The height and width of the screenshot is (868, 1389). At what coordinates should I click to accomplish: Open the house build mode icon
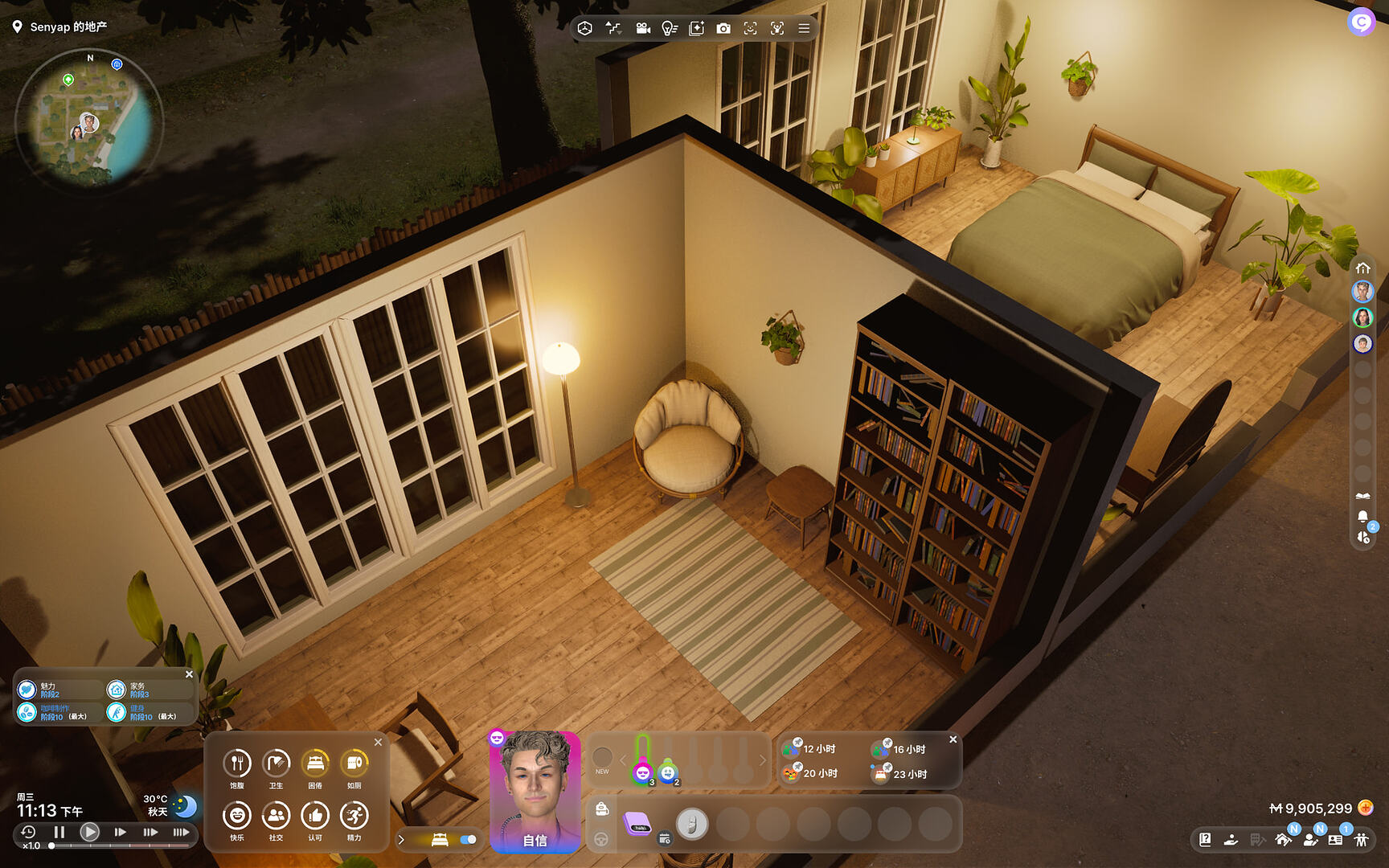click(1283, 840)
